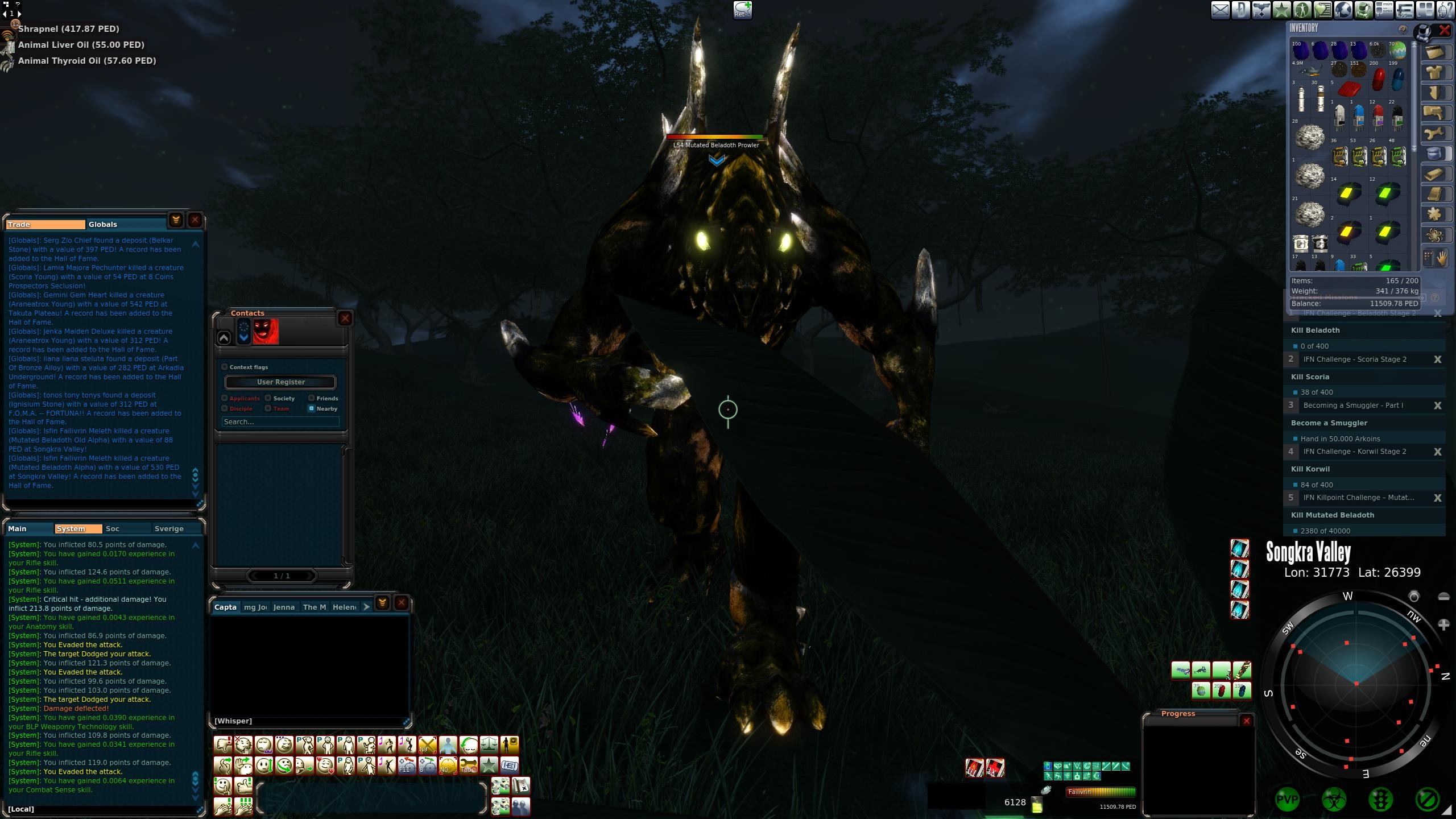
Task: Close the Inventory window
Action: (x=1444, y=30)
